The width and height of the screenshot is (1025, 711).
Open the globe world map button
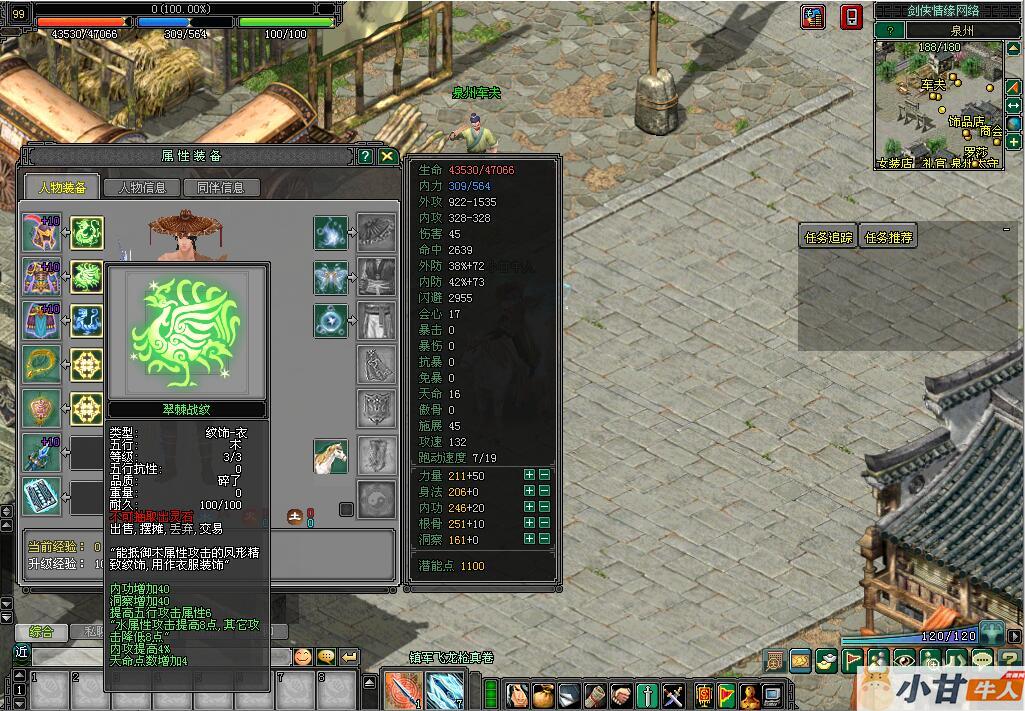1014,124
